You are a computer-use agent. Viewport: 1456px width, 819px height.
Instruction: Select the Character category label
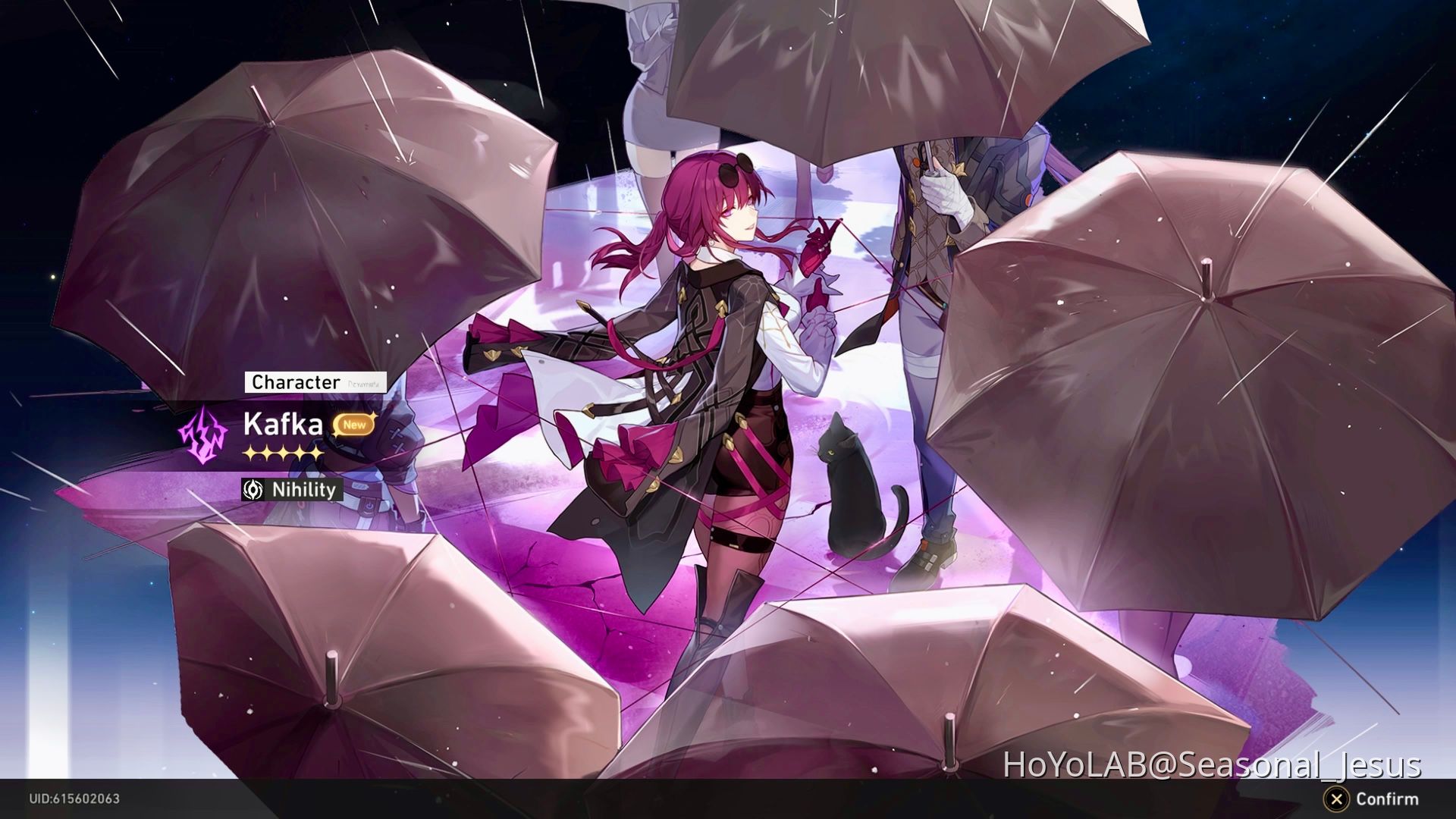tap(294, 383)
